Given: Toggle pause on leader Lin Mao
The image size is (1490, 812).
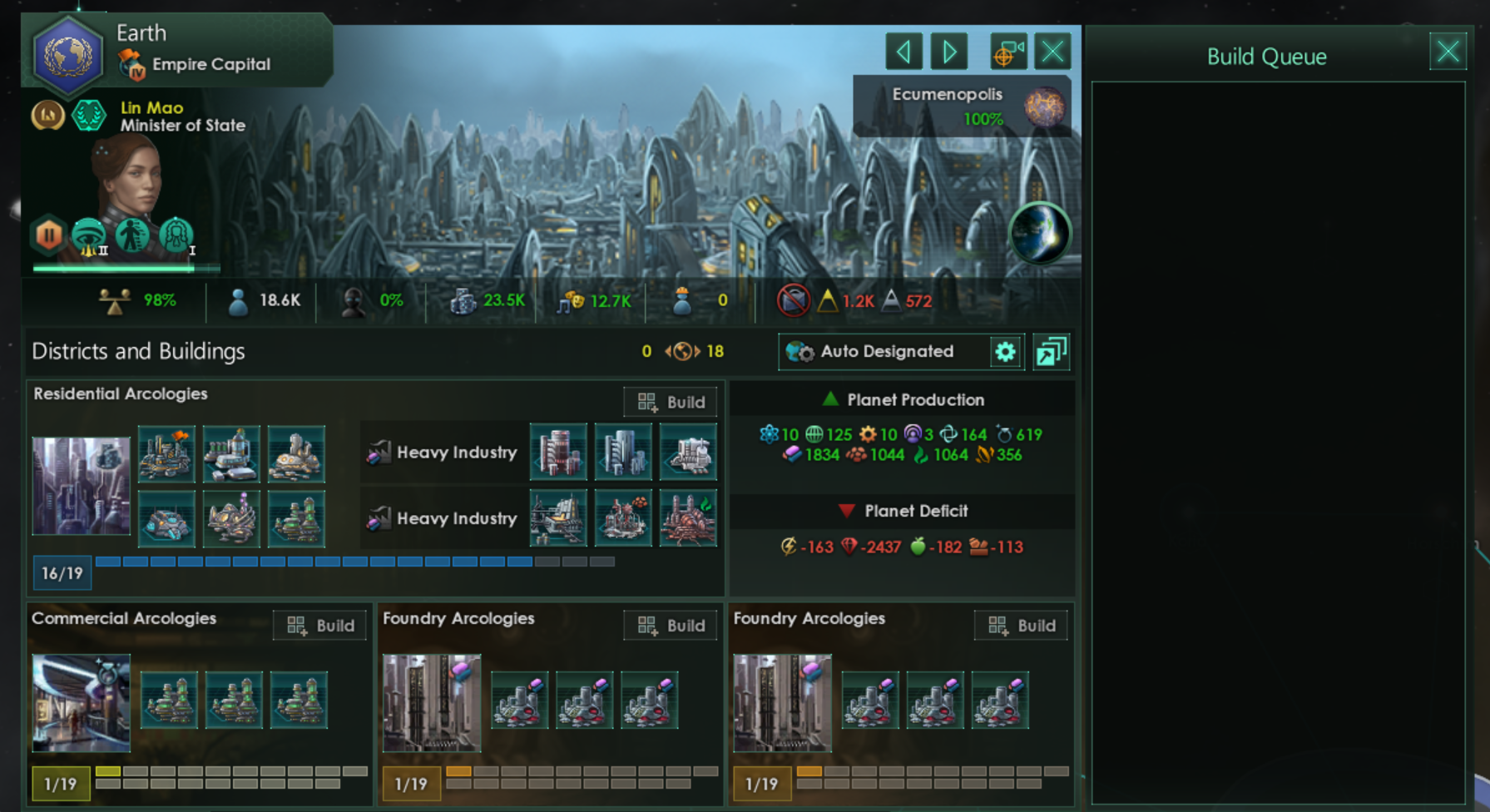Looking at the screenshot, I should (x=48, y=236).
